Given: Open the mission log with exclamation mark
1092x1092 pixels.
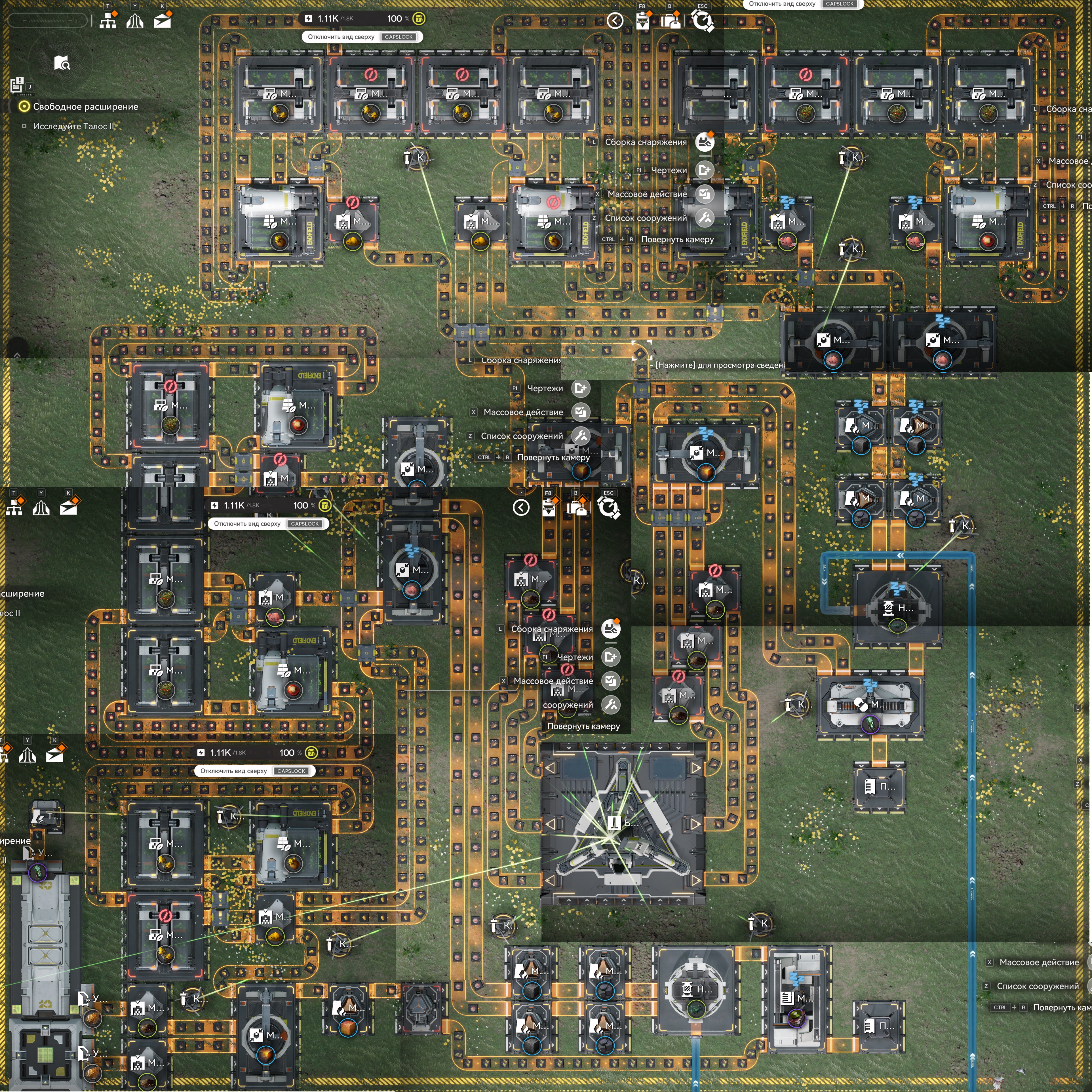Looking at the screenshot, I should 18,85.
